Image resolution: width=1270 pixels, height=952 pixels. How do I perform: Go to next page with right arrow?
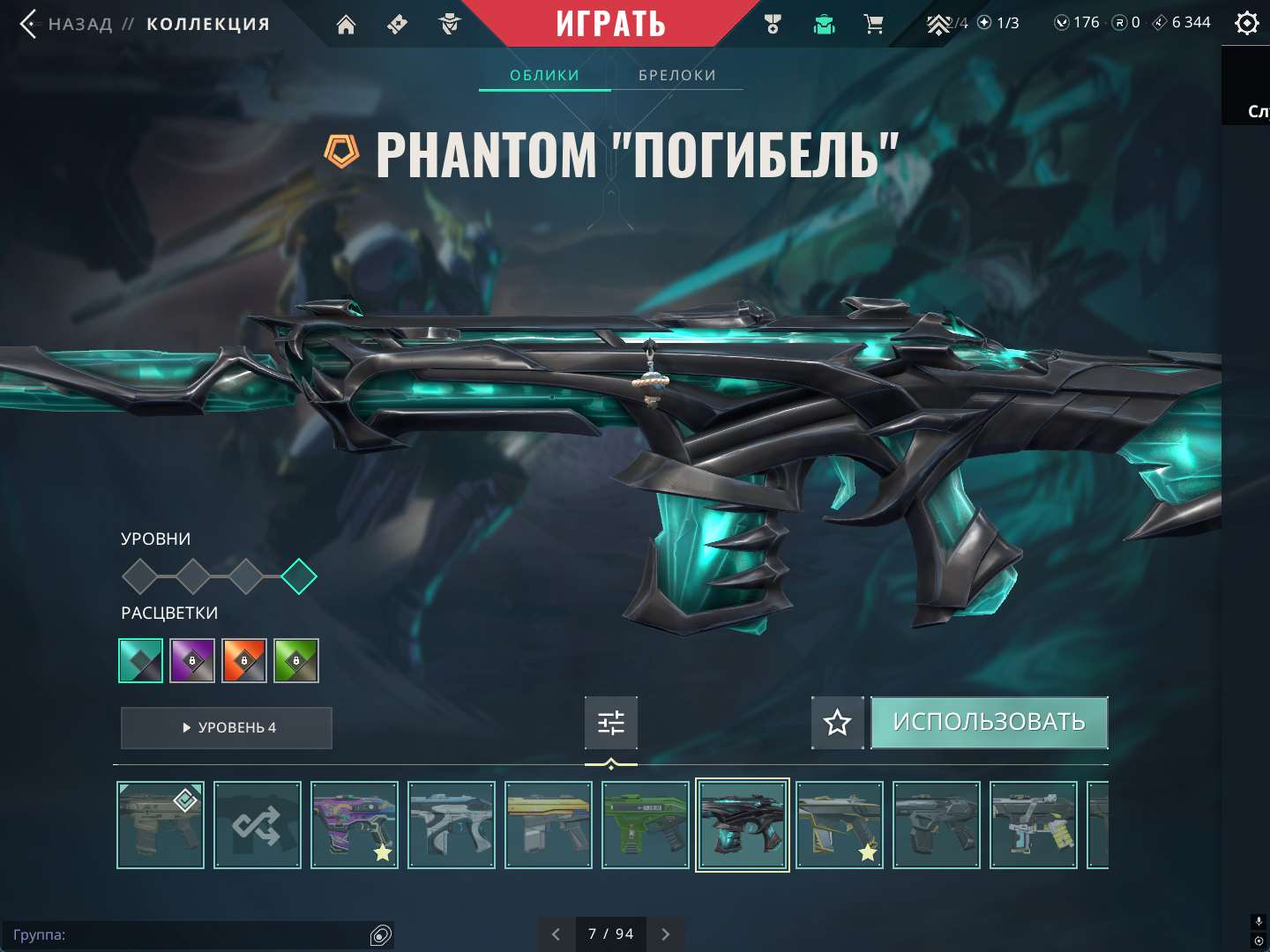[665, 933]
